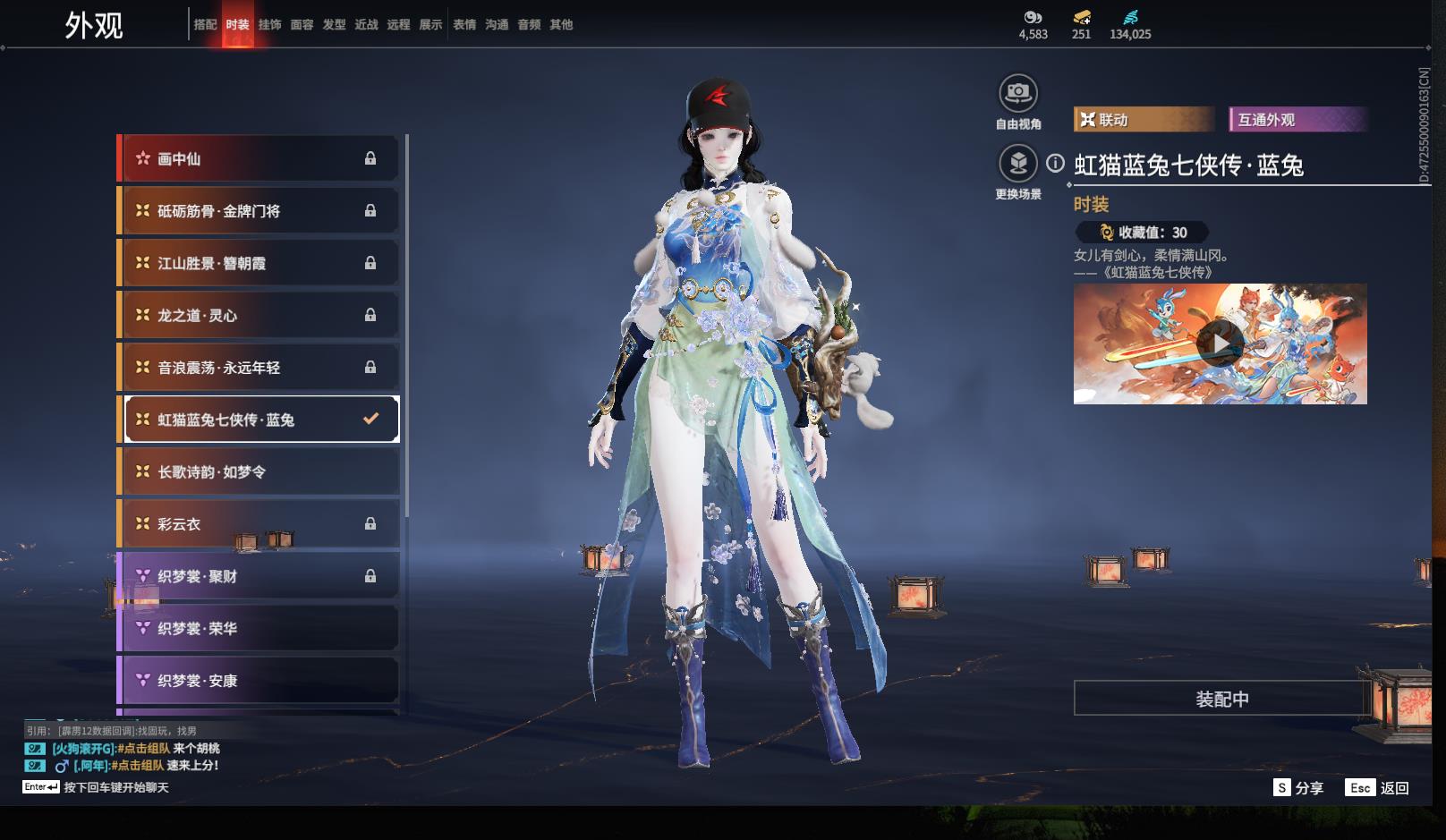Activate the 自由视角 free camera icon
1446x840 pixels.
point(1018,93)
